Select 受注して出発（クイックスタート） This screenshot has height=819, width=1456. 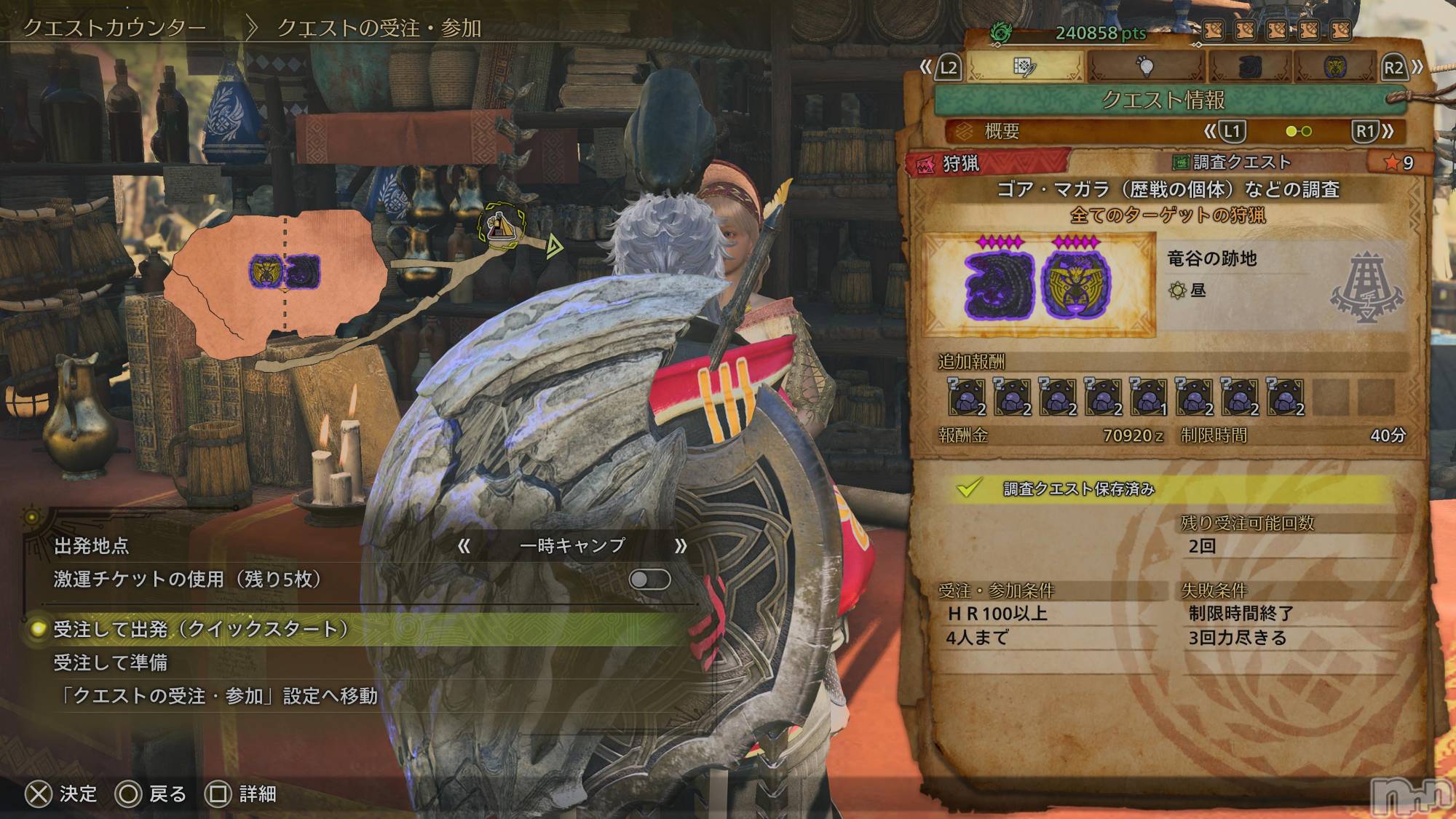[x=198, y=629]
